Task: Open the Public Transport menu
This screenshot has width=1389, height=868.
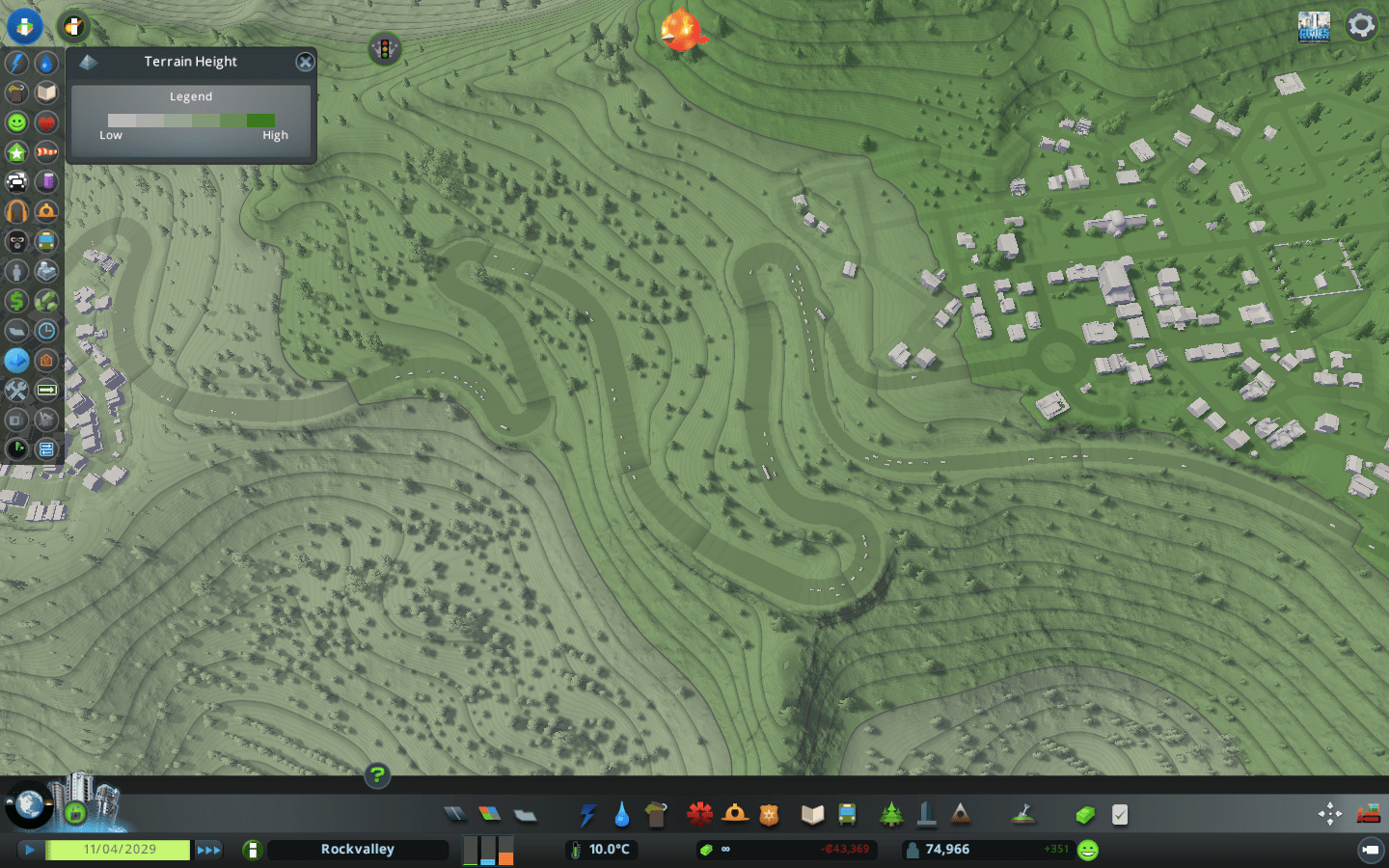Action: tap(848, 813)
